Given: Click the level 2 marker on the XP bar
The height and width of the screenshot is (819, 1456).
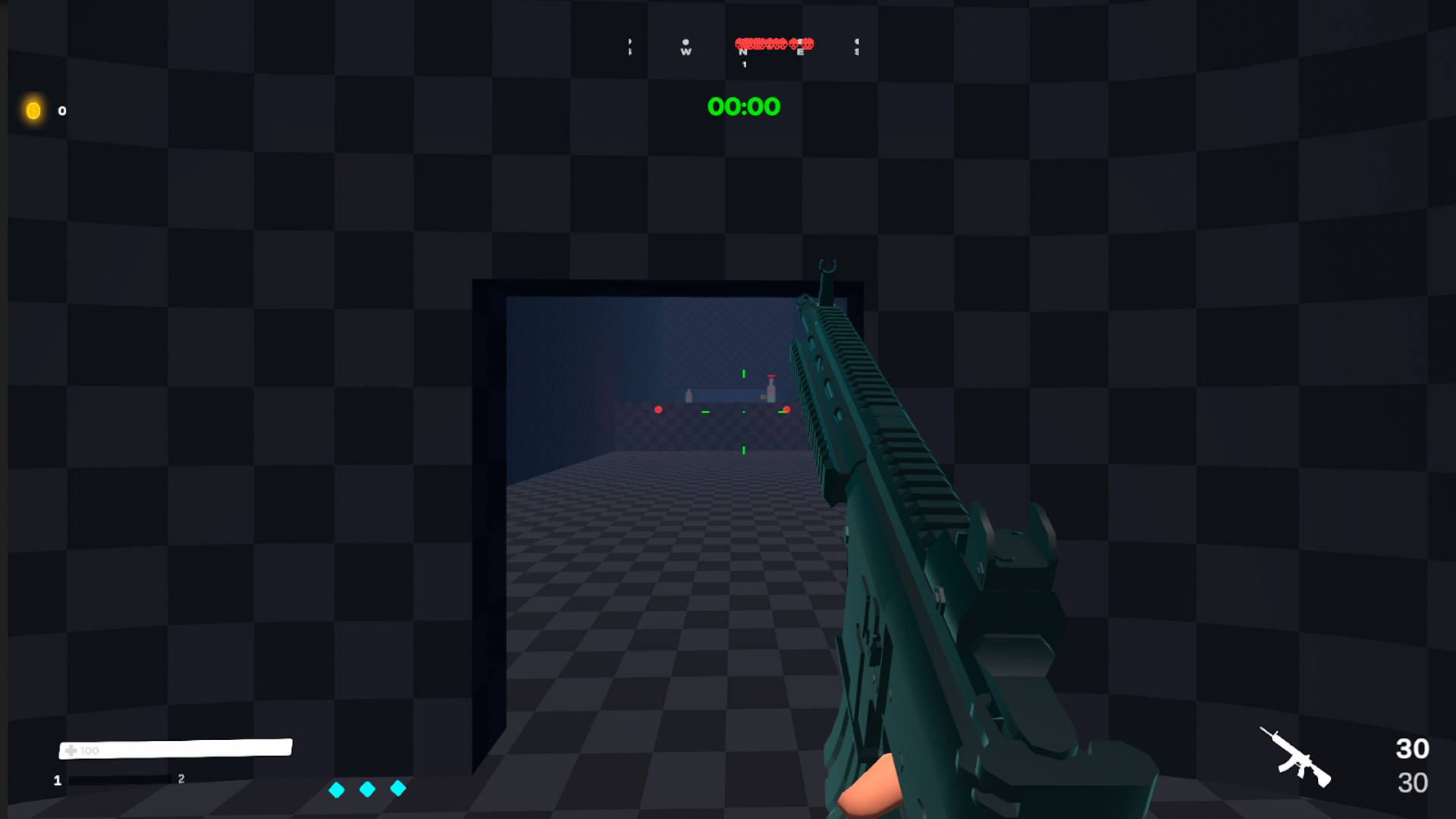Looking at the screenshot, I should click(x=180, y=778).
